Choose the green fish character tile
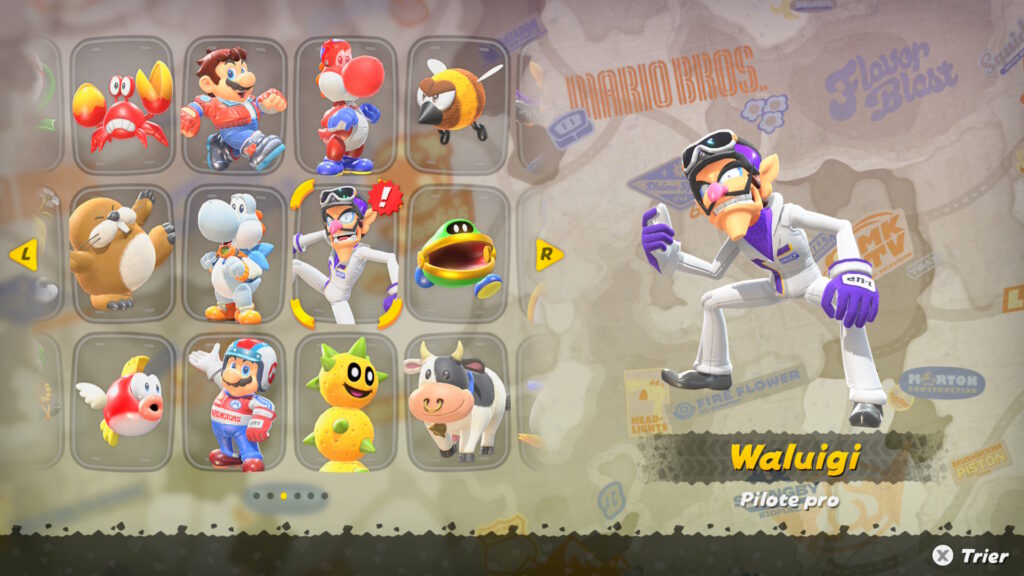 457,254
